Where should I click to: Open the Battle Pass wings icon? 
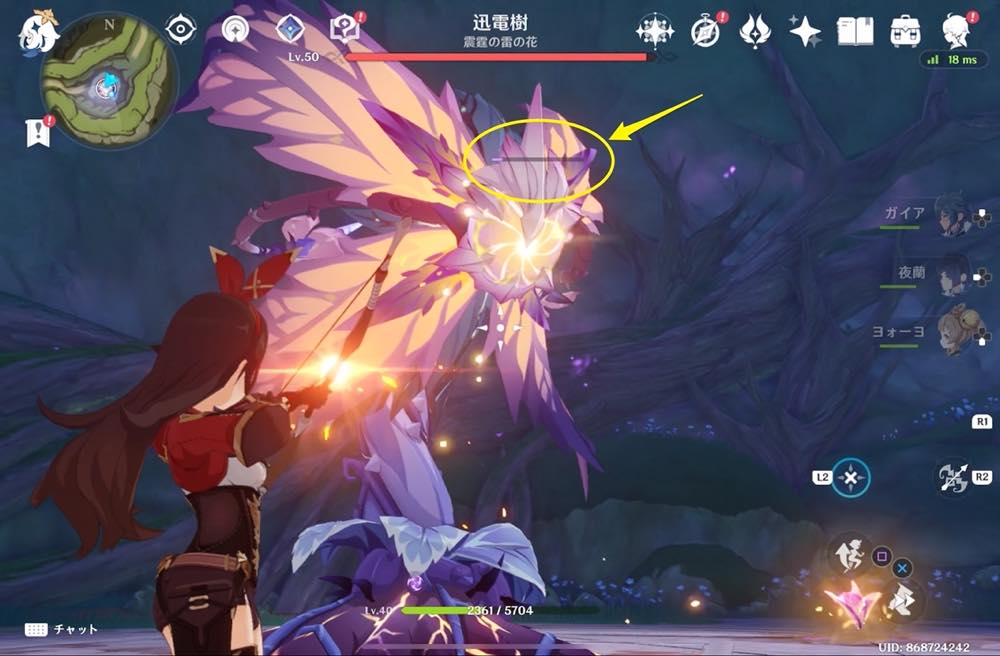pyautogui.click(x=755, y=31)
